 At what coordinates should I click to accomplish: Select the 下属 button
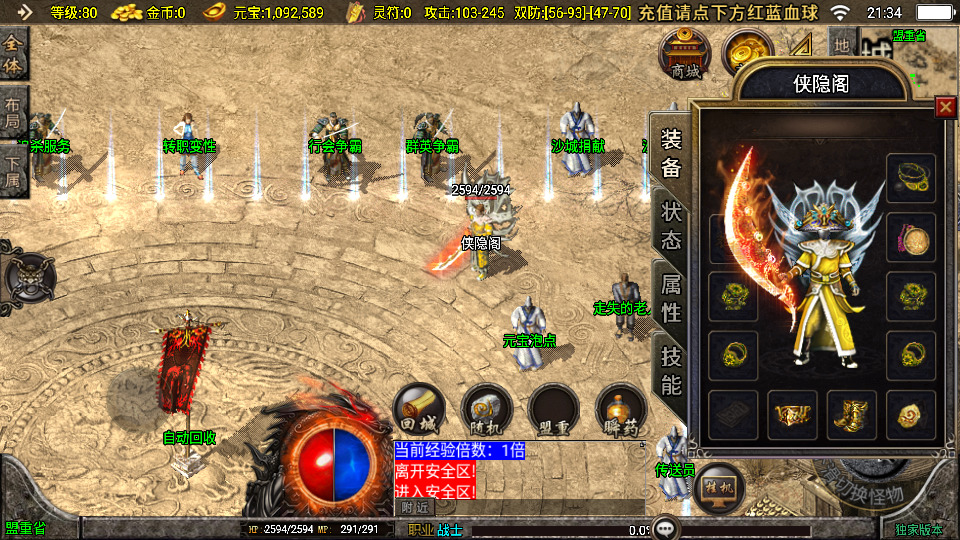14,169
